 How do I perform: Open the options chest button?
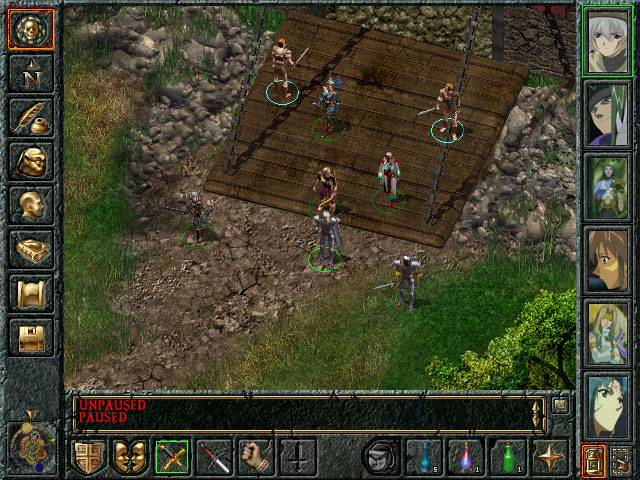[x=30, y=336]
